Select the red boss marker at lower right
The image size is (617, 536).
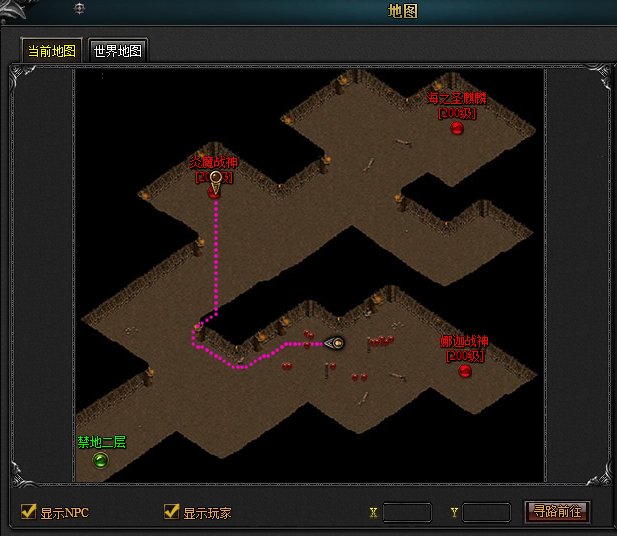coord(465,371)
